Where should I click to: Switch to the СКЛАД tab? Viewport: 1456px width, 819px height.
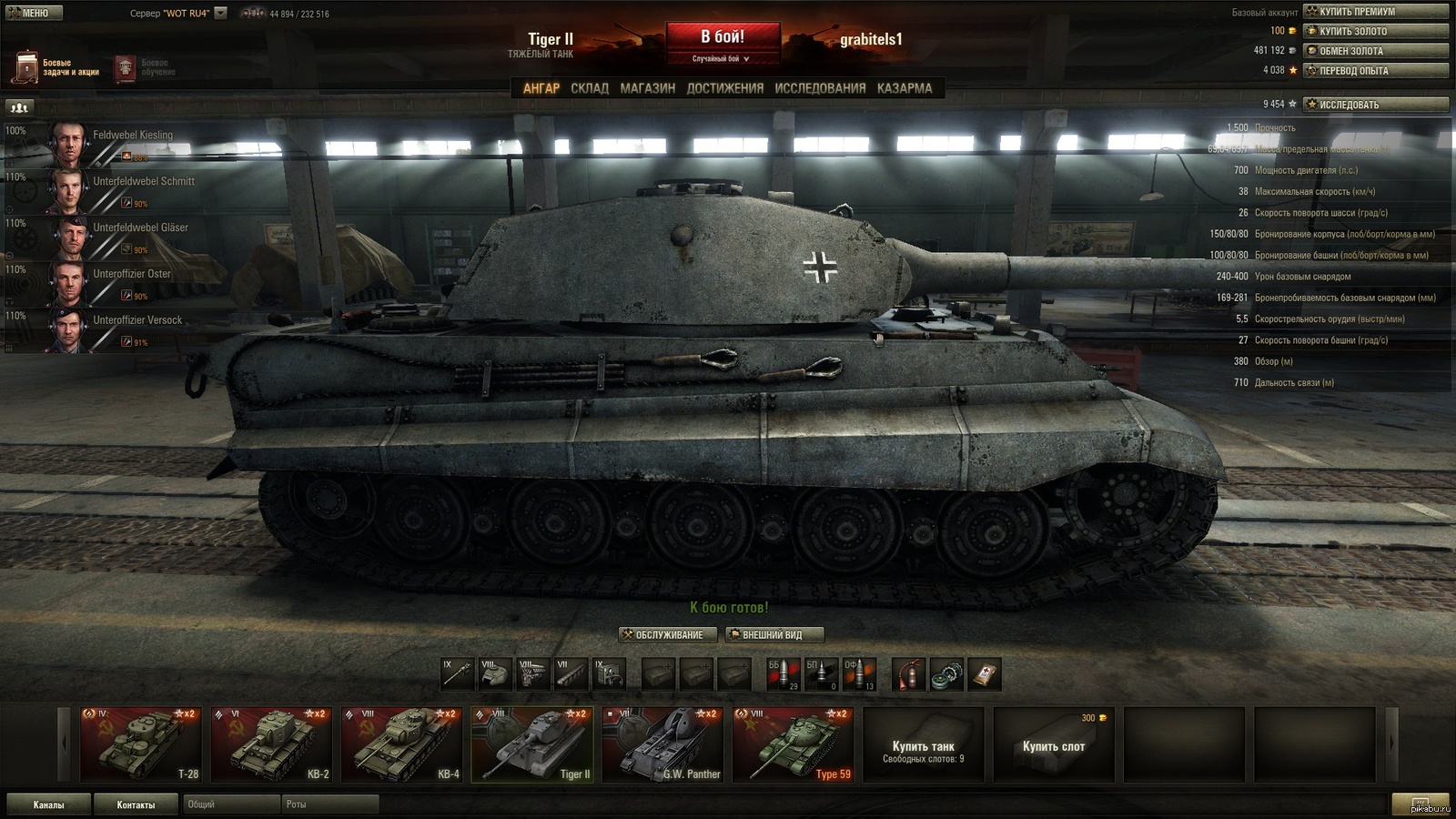(590, 88)
